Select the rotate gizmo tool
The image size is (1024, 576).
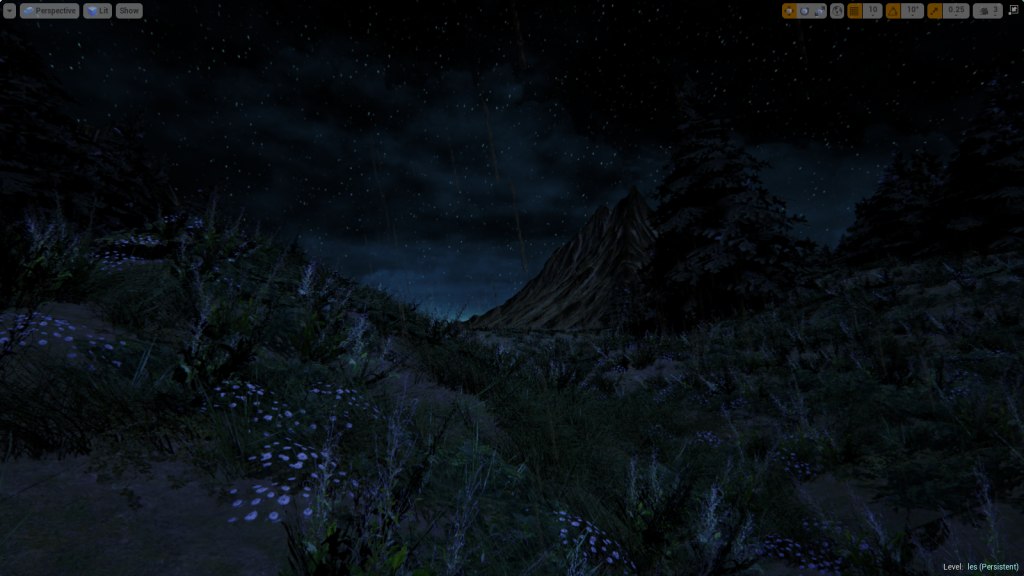tap(805, 11)
